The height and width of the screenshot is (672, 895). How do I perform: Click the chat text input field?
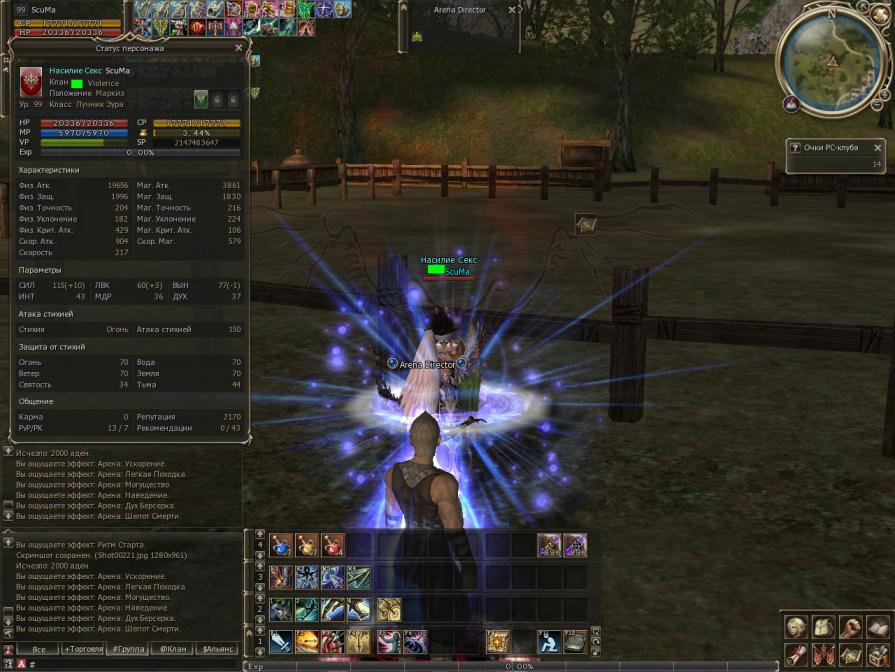pyautogui.click(x=130, y=664)
